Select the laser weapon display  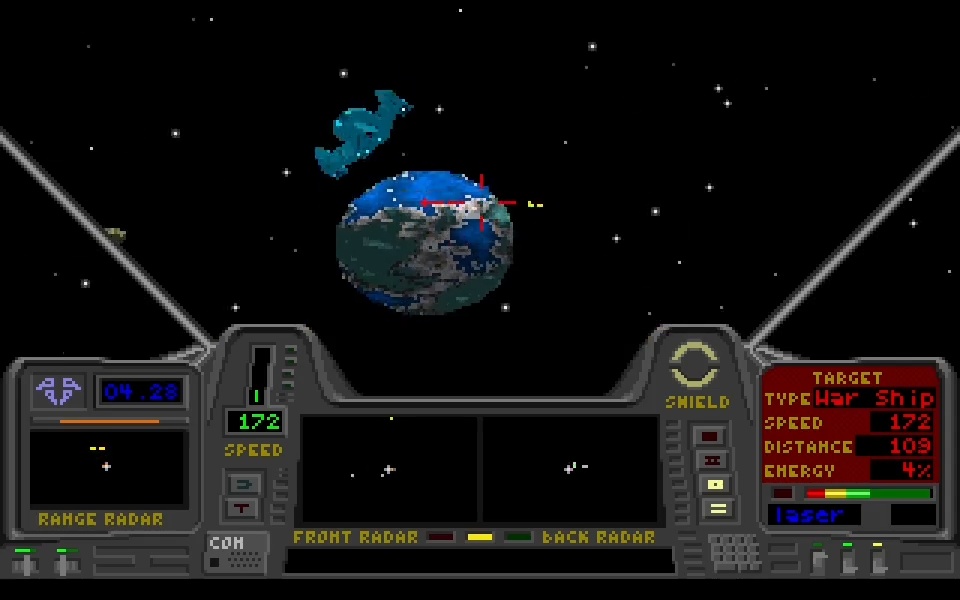[x=814, y=515]
